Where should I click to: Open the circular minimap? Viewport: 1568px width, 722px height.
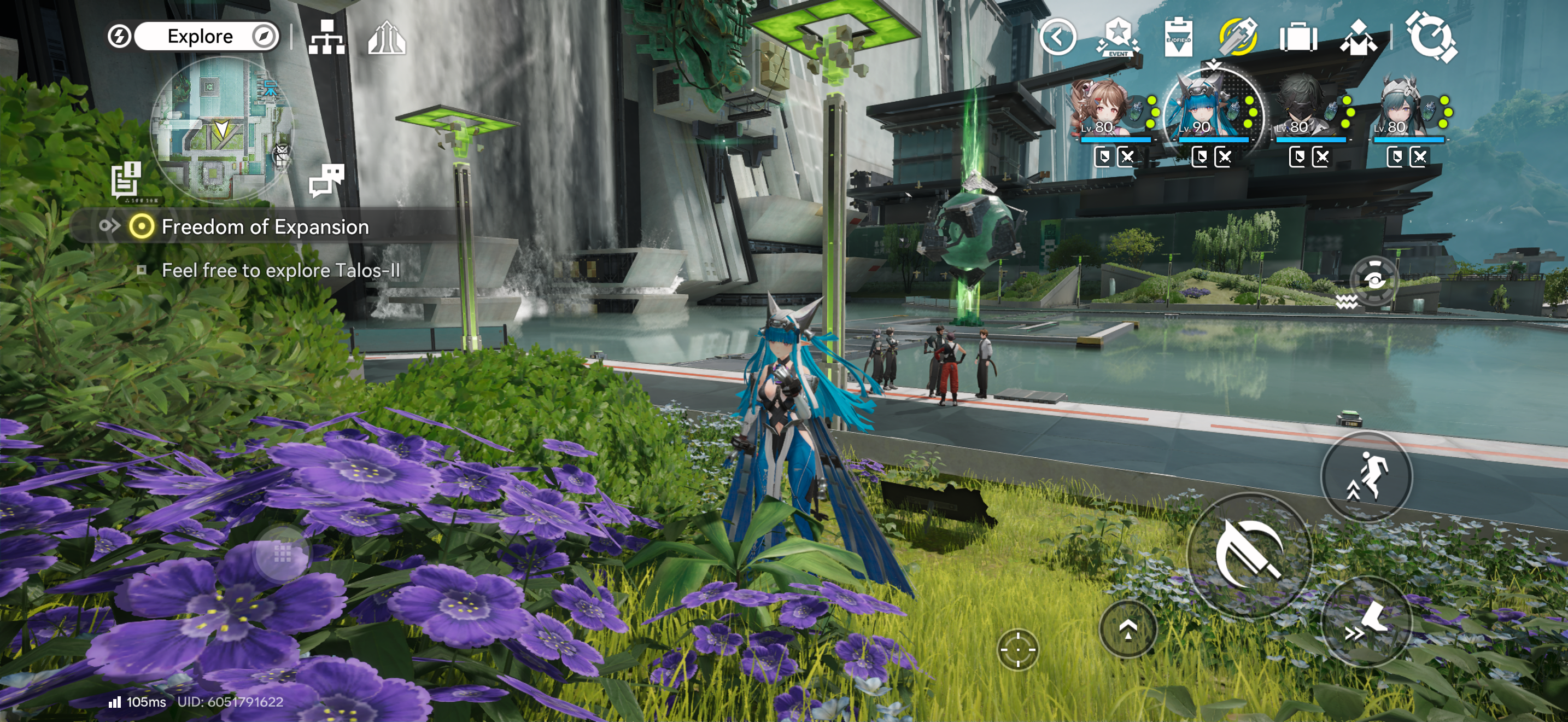point(221,129)
